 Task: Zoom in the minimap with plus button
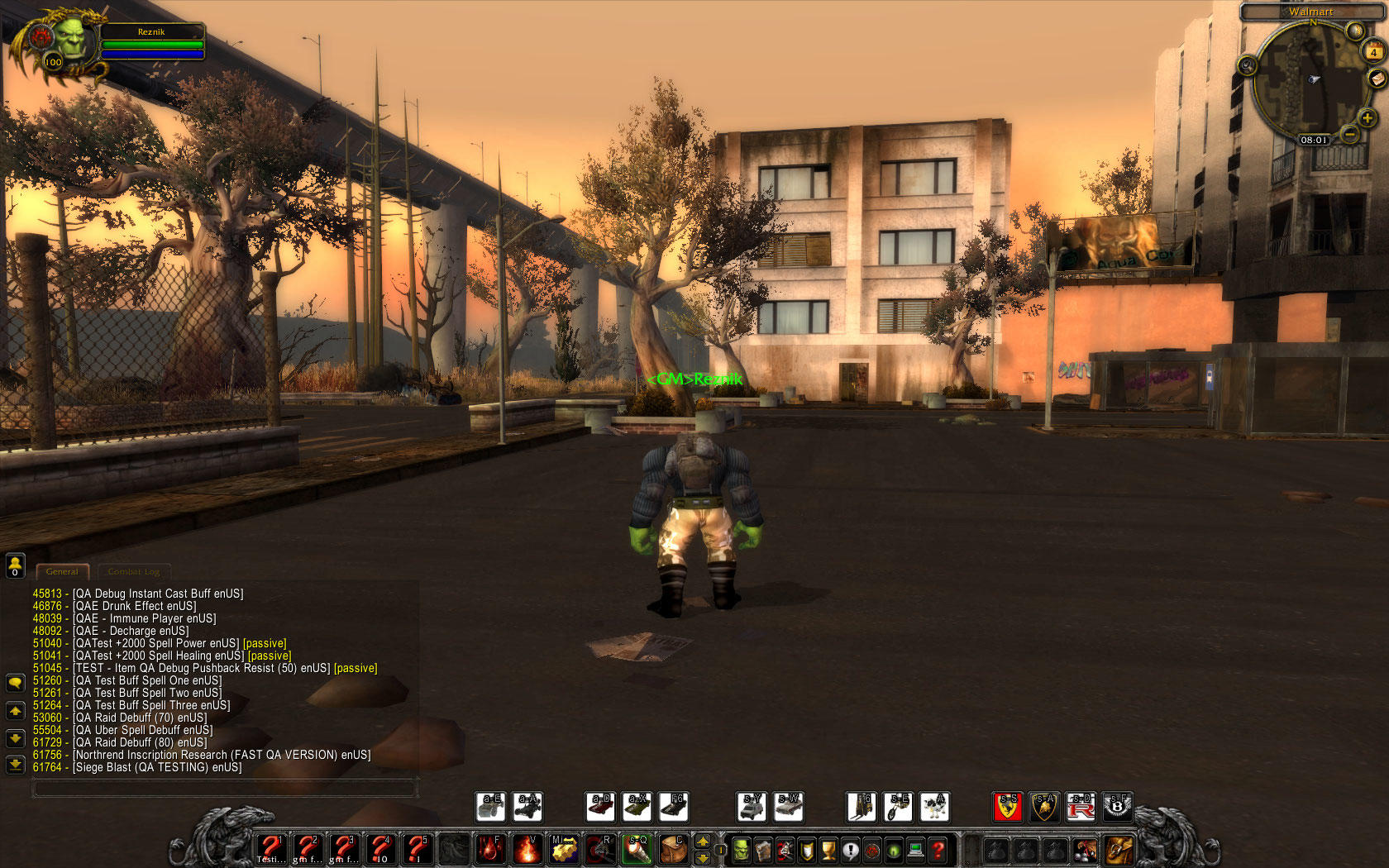click(x=1367, y=118)
